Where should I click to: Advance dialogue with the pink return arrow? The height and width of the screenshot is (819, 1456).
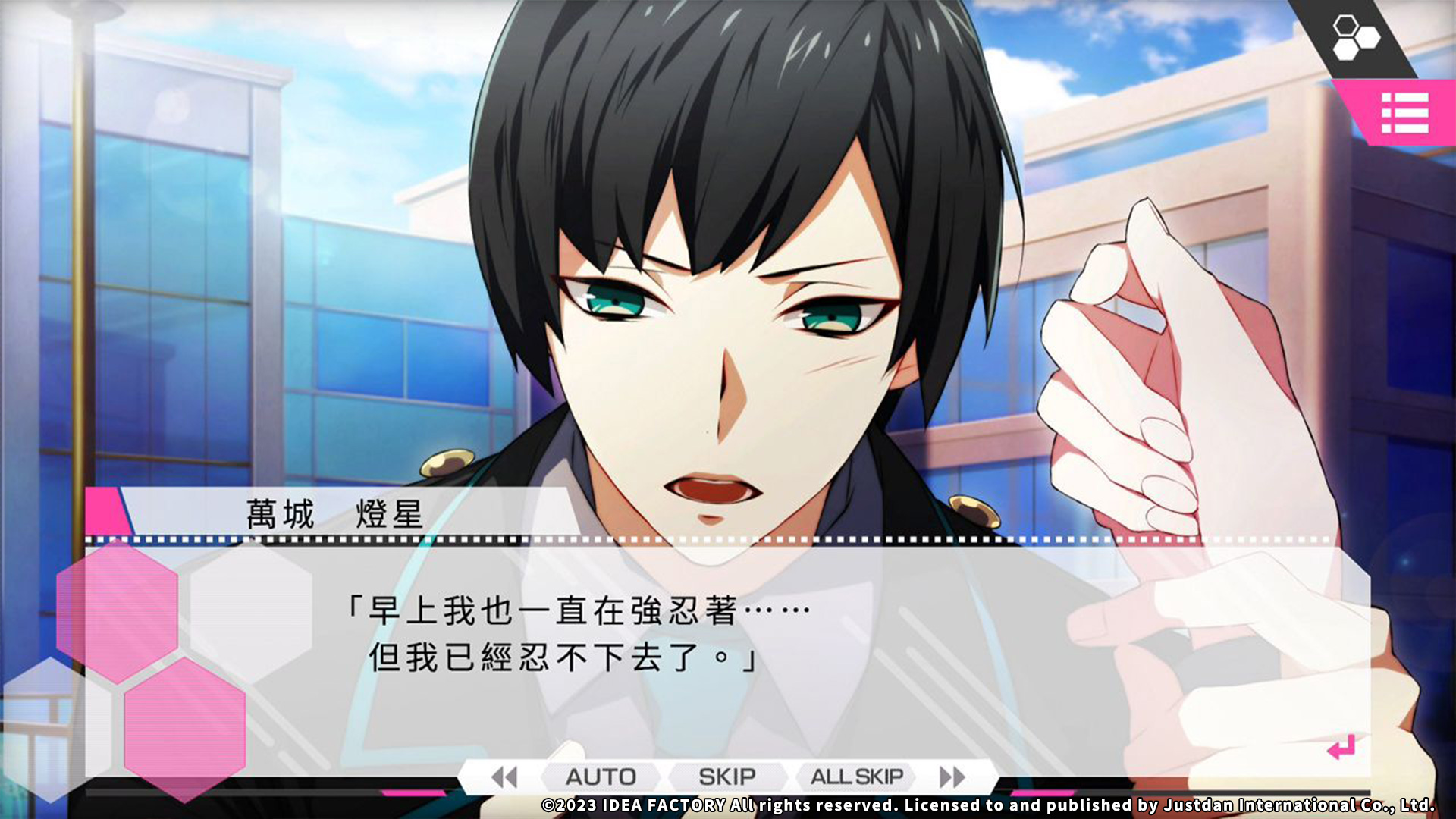click(x=1341, y=748)
